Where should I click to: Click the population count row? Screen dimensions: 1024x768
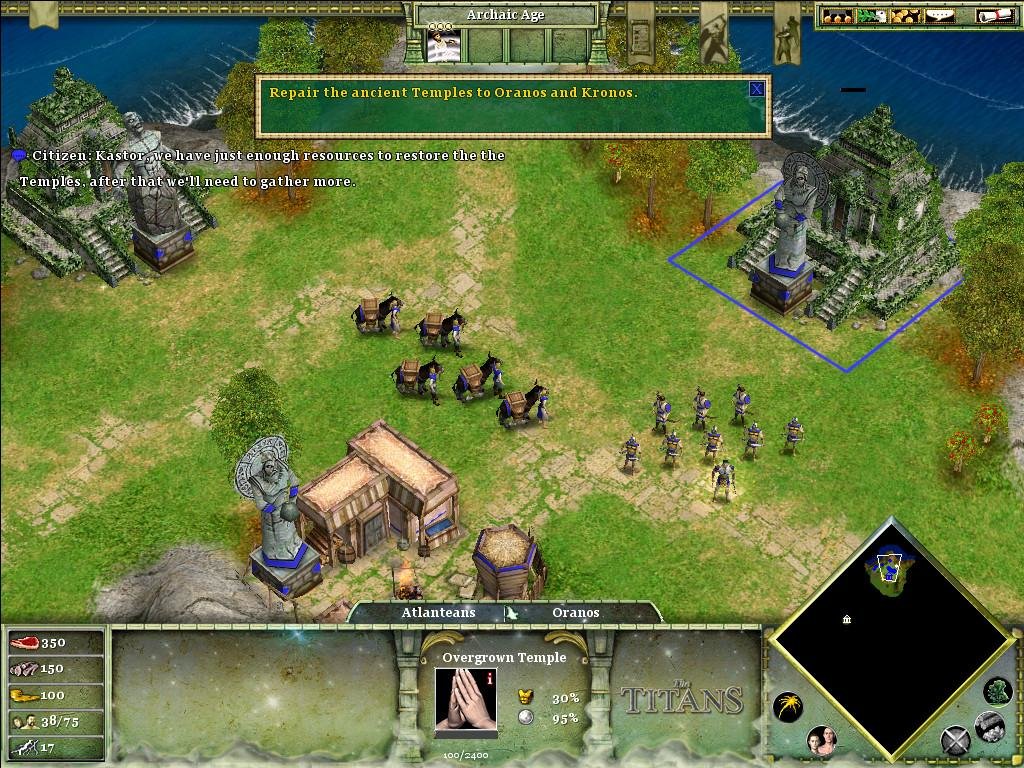56,720
